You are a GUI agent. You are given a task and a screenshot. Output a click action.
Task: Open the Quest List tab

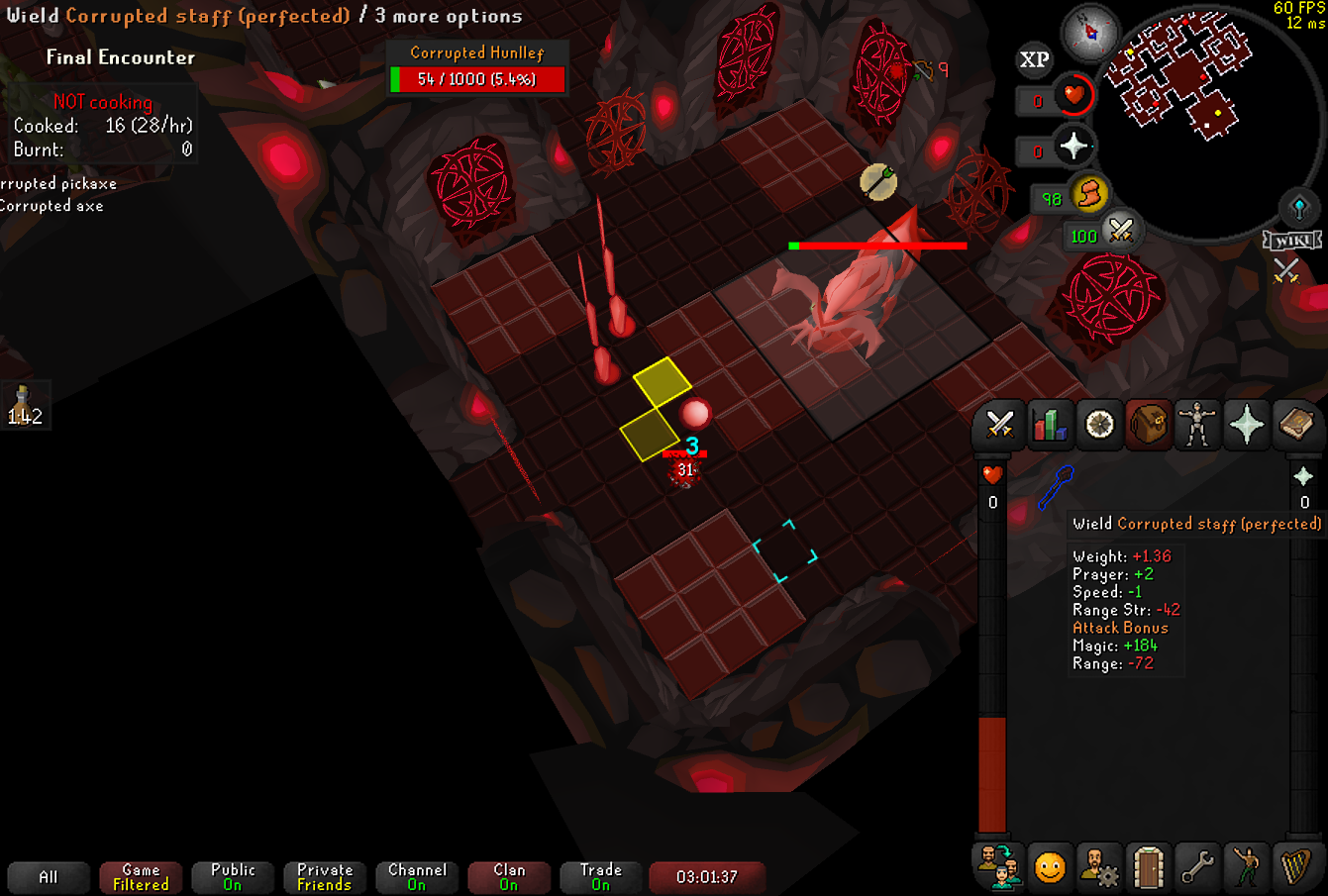[1099, 425]
